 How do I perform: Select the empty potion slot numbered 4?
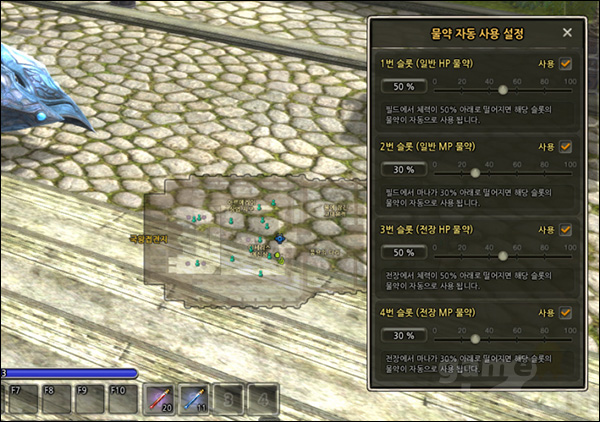point(263,400)
